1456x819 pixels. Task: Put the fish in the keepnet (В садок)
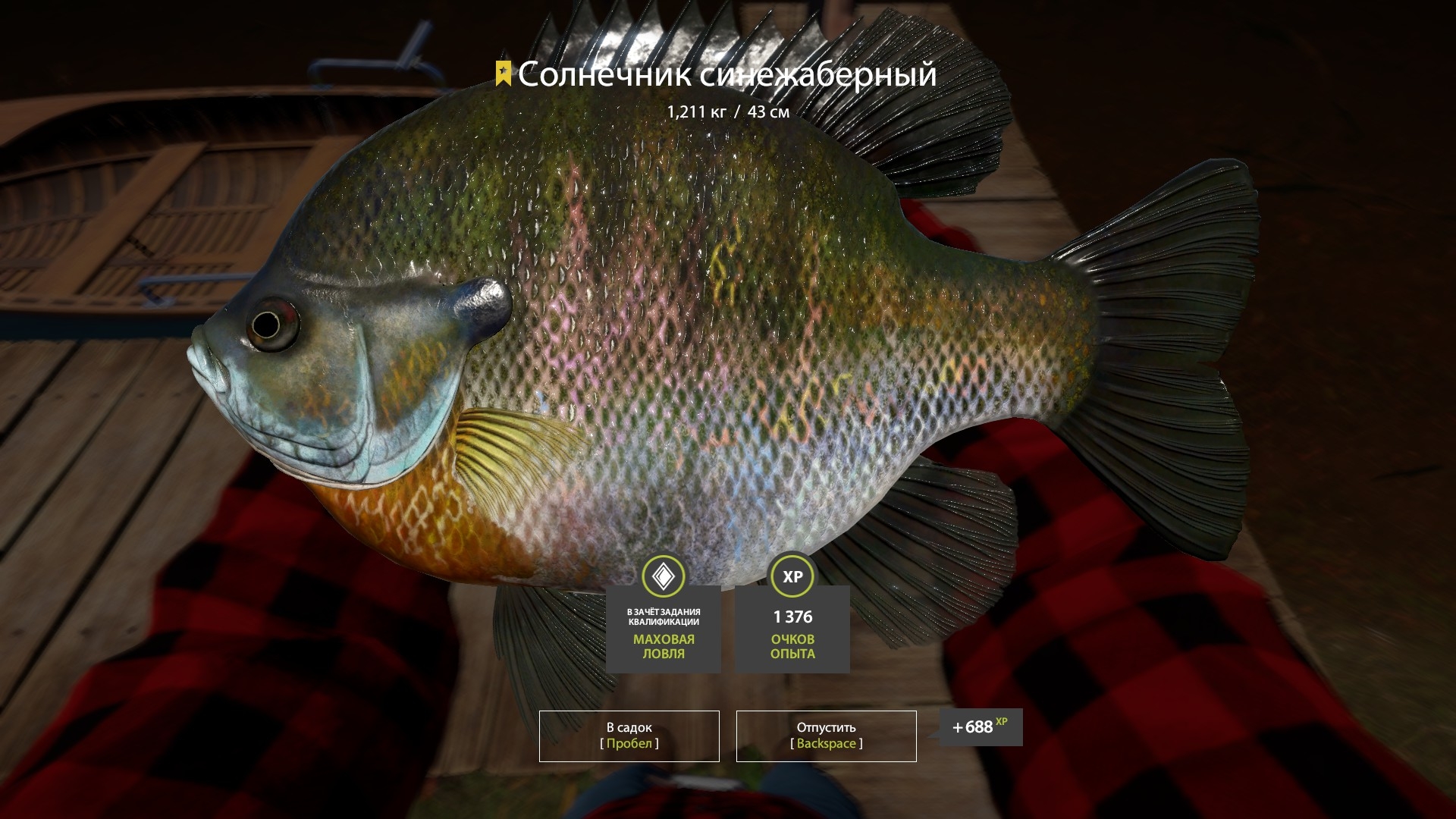point(629,736)
